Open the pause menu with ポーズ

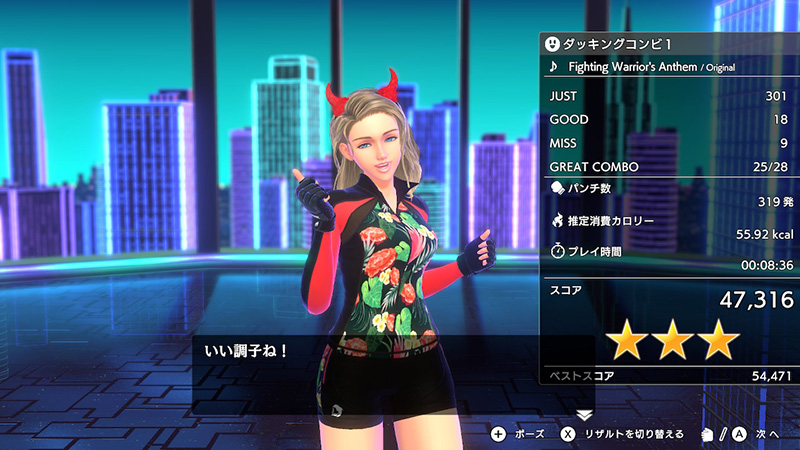[518, 434]
